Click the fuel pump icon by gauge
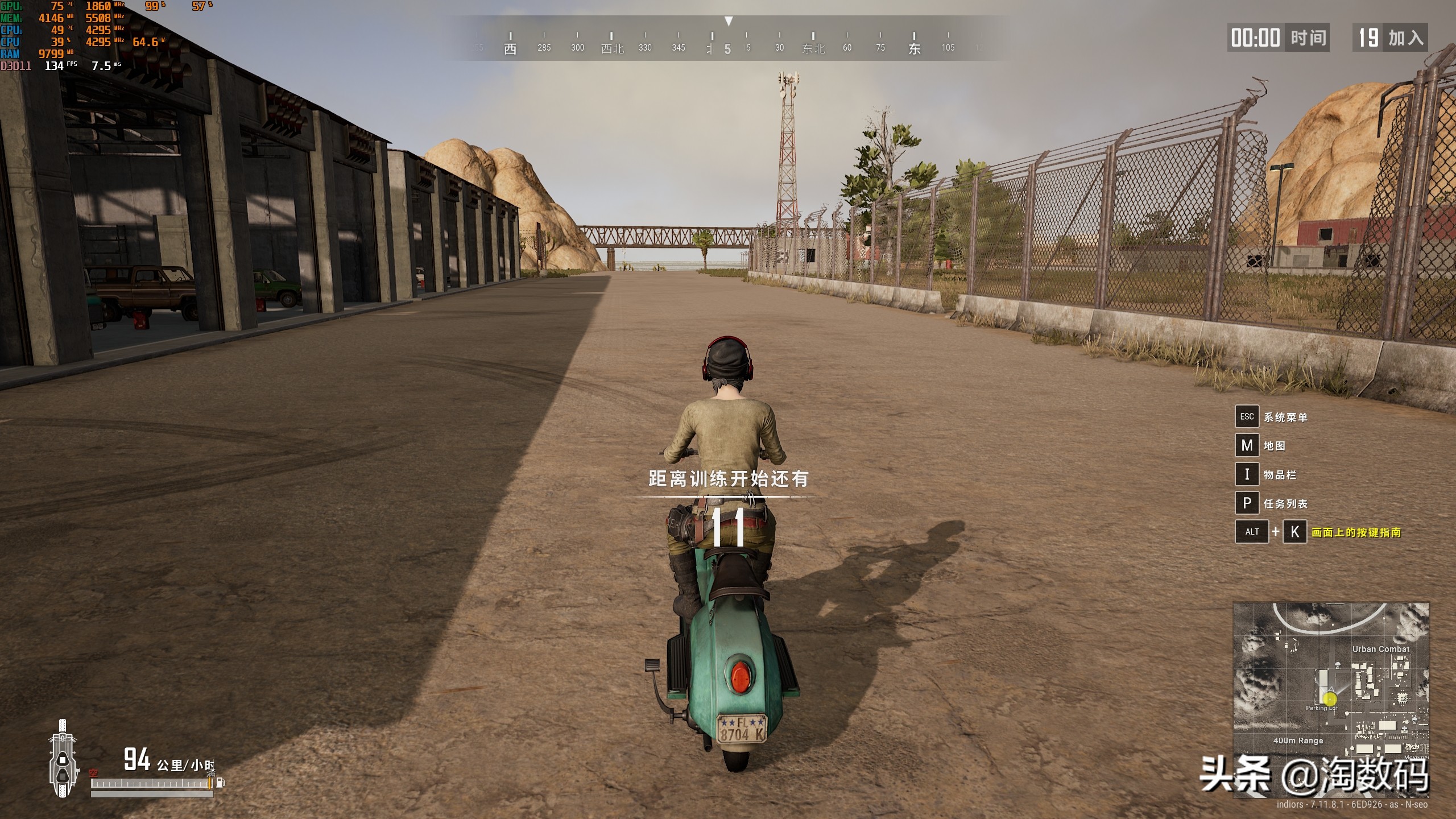 click(x=220, y=783)
